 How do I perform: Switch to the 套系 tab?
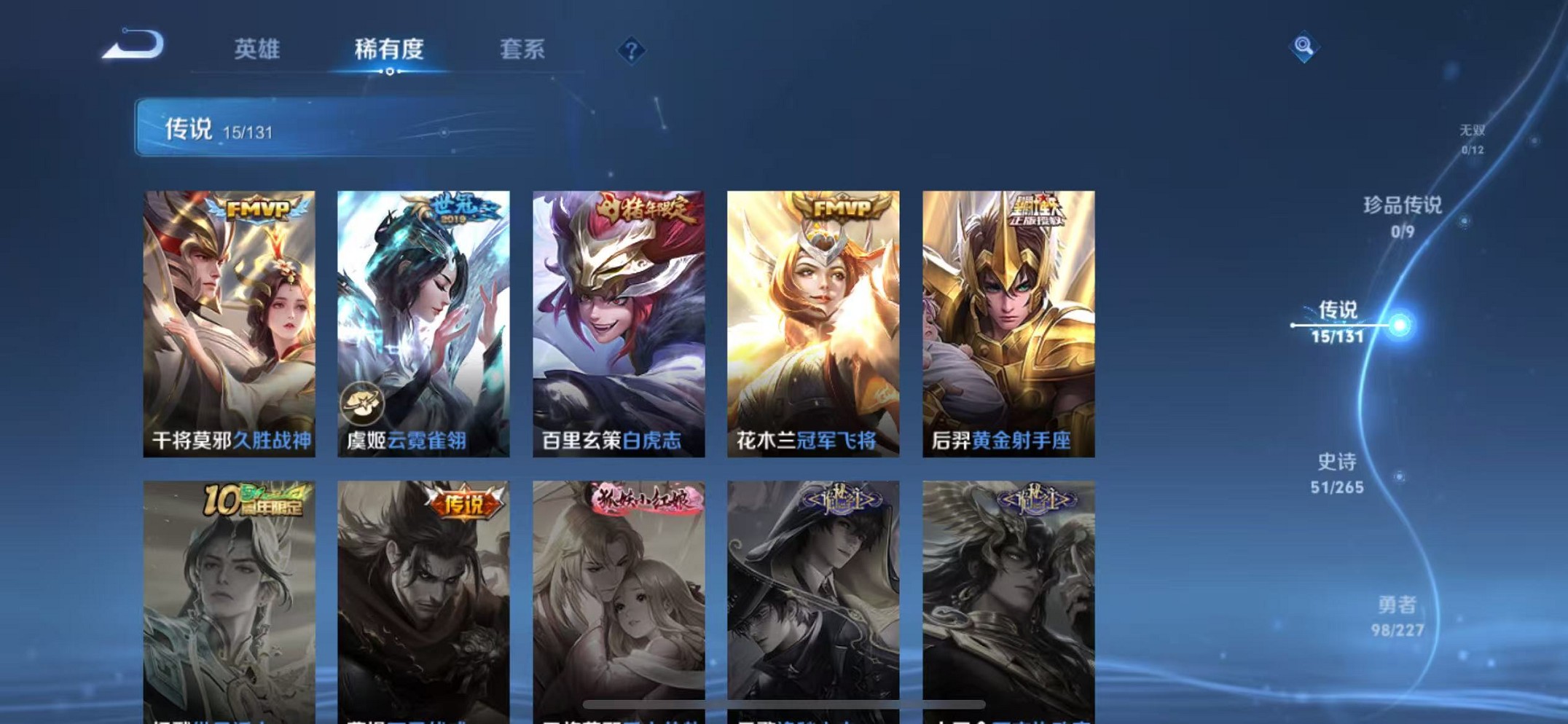click(x=523, y=50)
